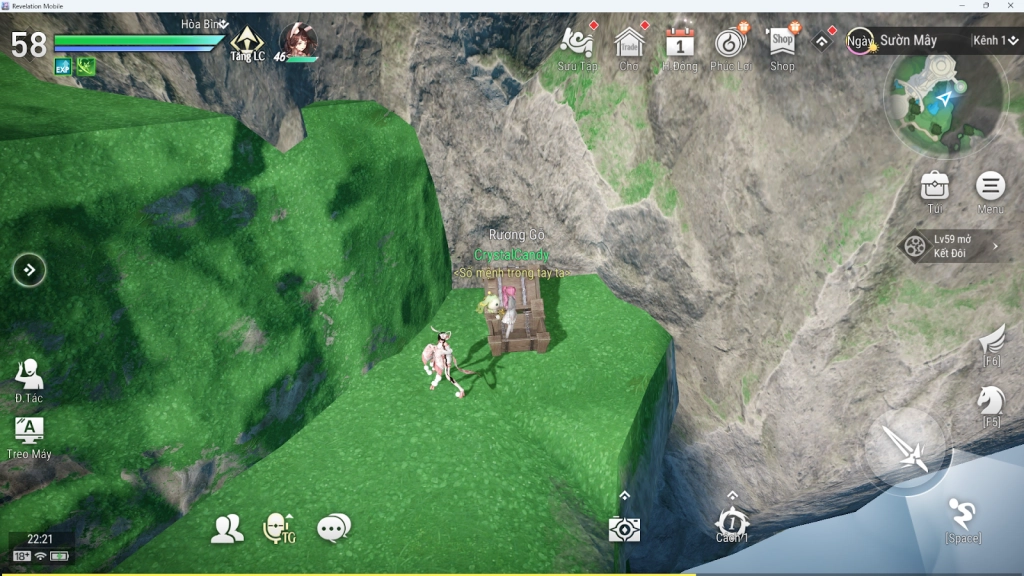Close the Revelation Mobile window
Viewport: 1024px width, 576px height.
(x=1012, y=5)
